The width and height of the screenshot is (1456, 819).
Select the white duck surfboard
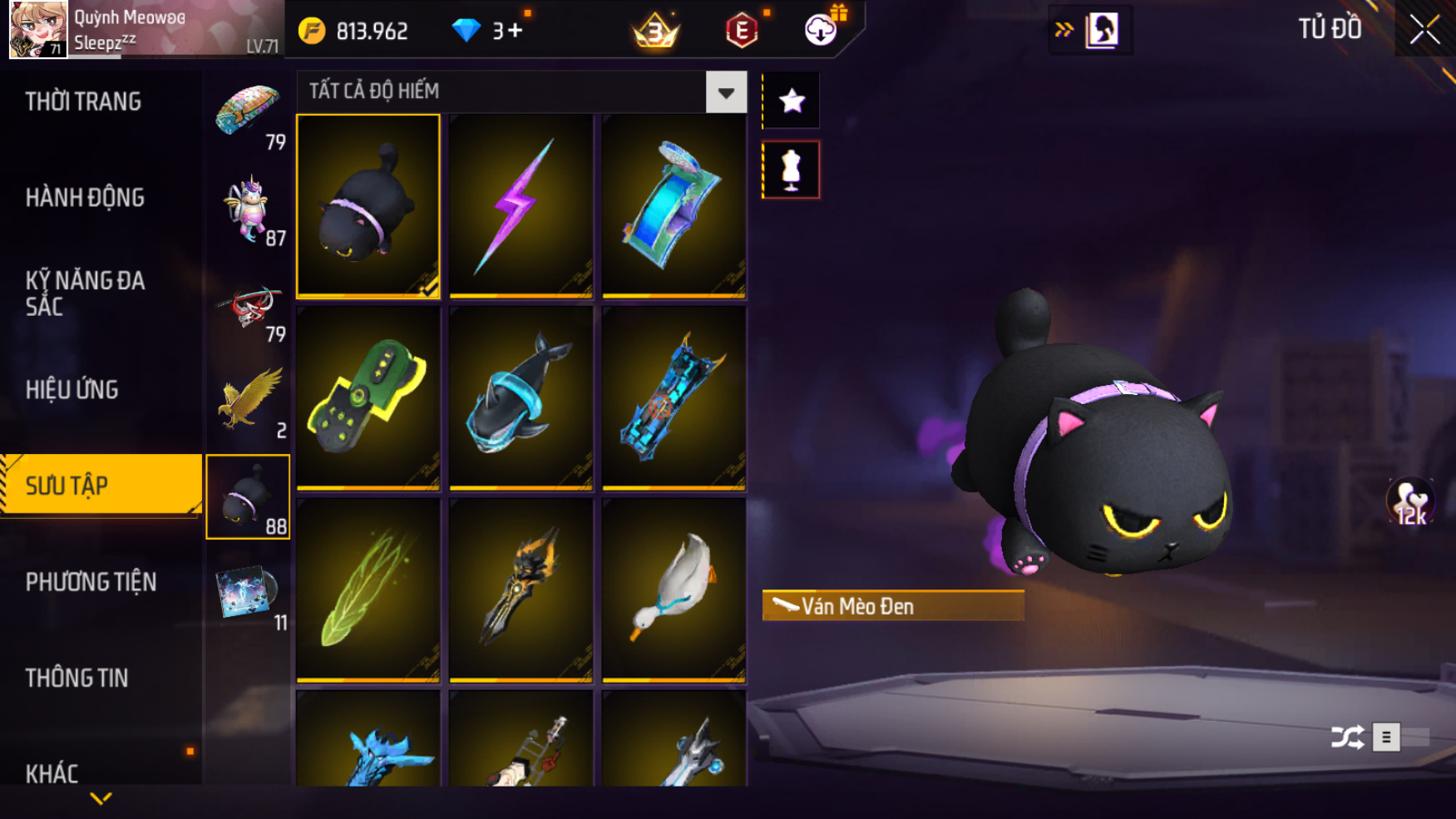point(674,590)
